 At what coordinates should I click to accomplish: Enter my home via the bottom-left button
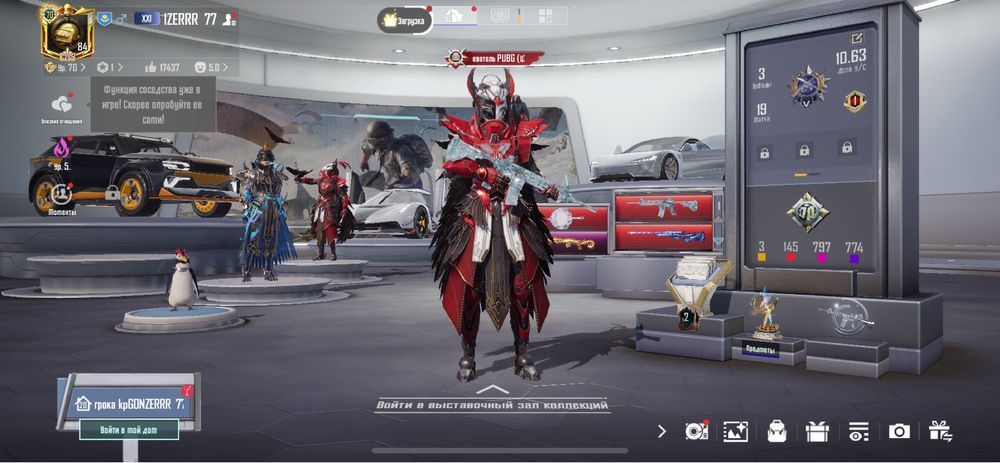[139, 430]
